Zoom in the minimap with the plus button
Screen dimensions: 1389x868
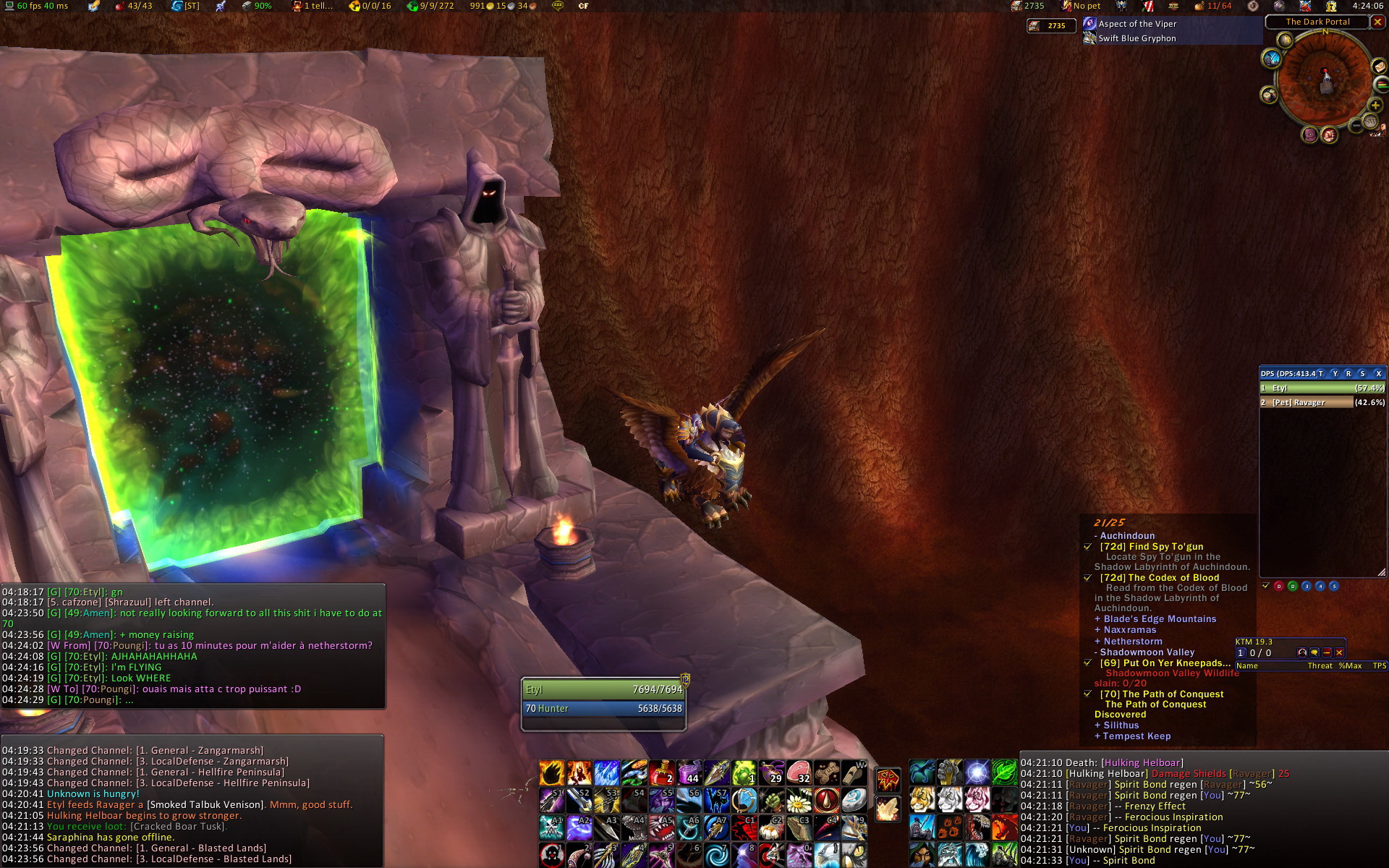(1375, 105)
